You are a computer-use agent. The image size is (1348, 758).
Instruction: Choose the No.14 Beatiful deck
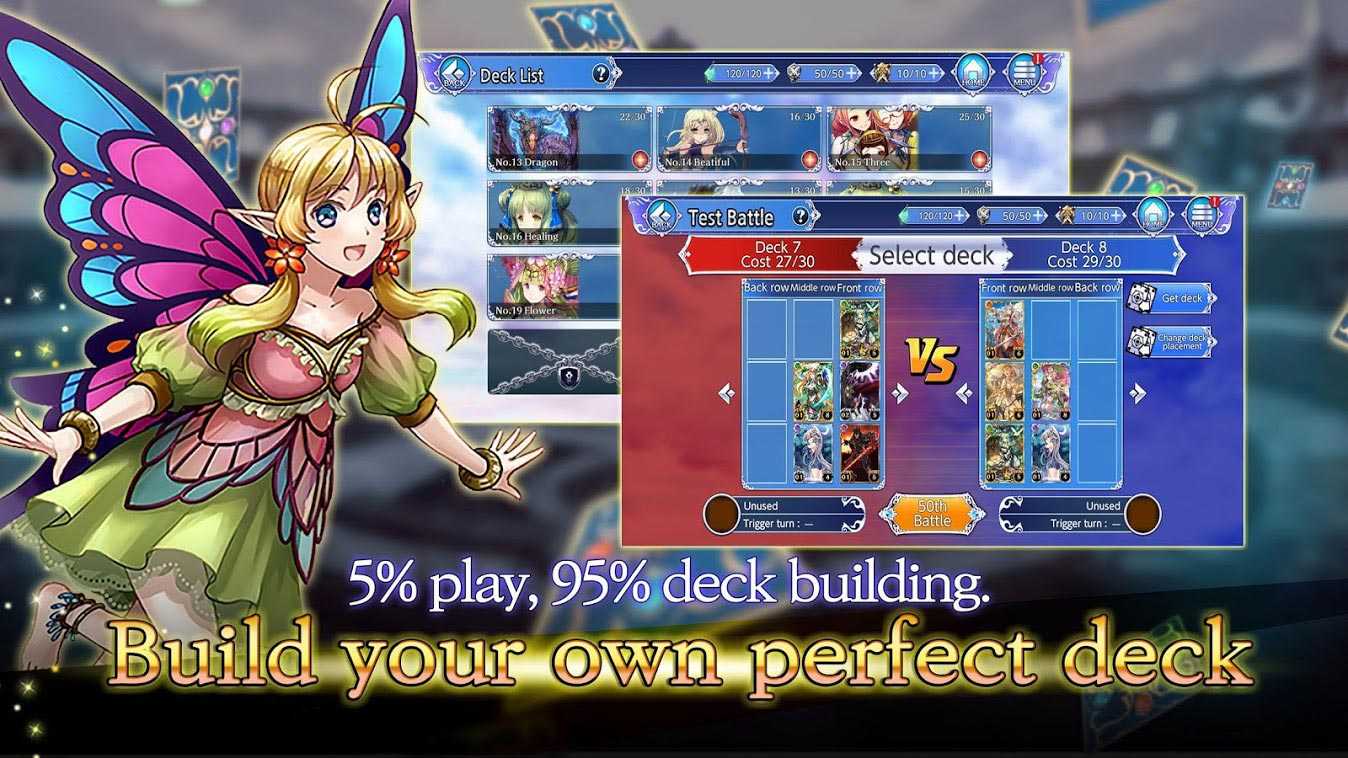tap(738, 139)
